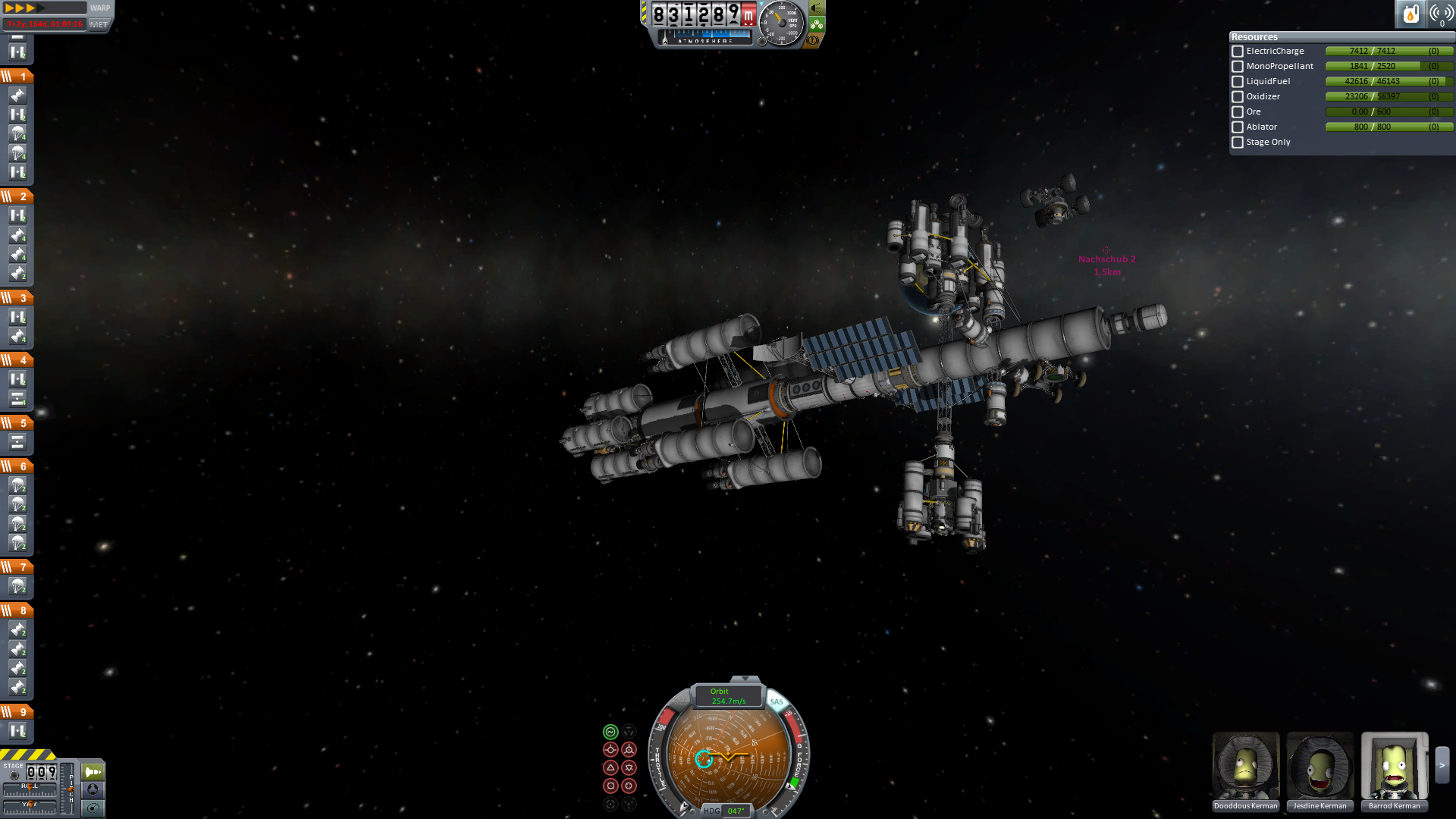Toggle the brakes button below landing gear
Screen dimensions: 1456x819
point(814,40)
